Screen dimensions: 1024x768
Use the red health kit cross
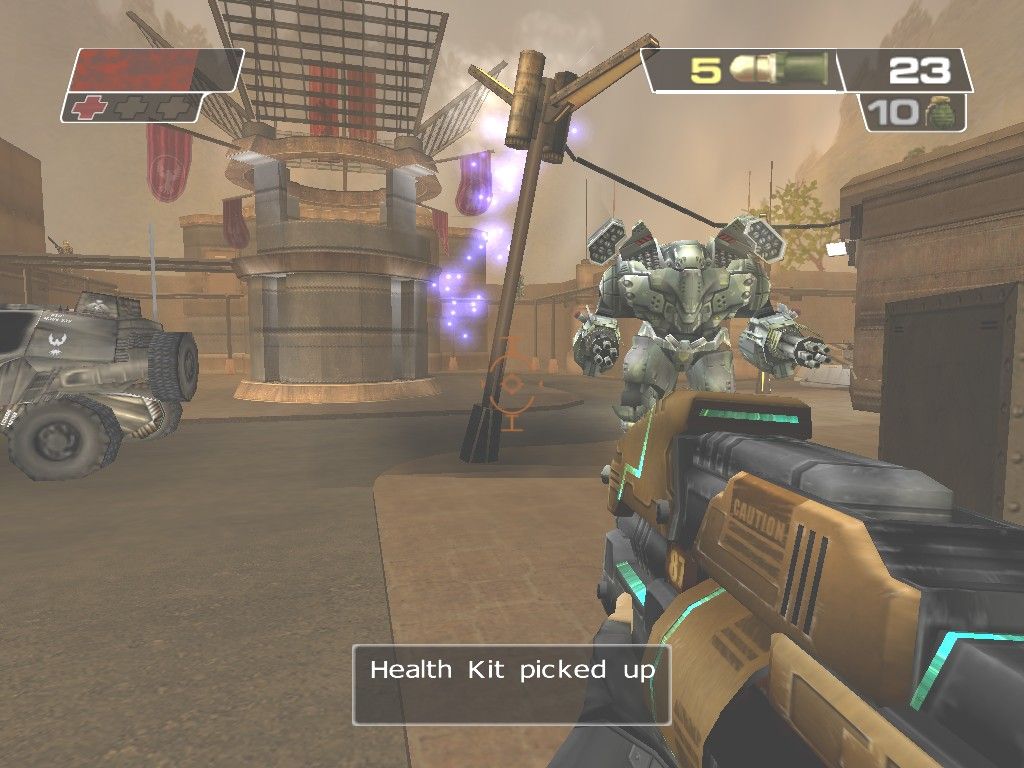88,108
